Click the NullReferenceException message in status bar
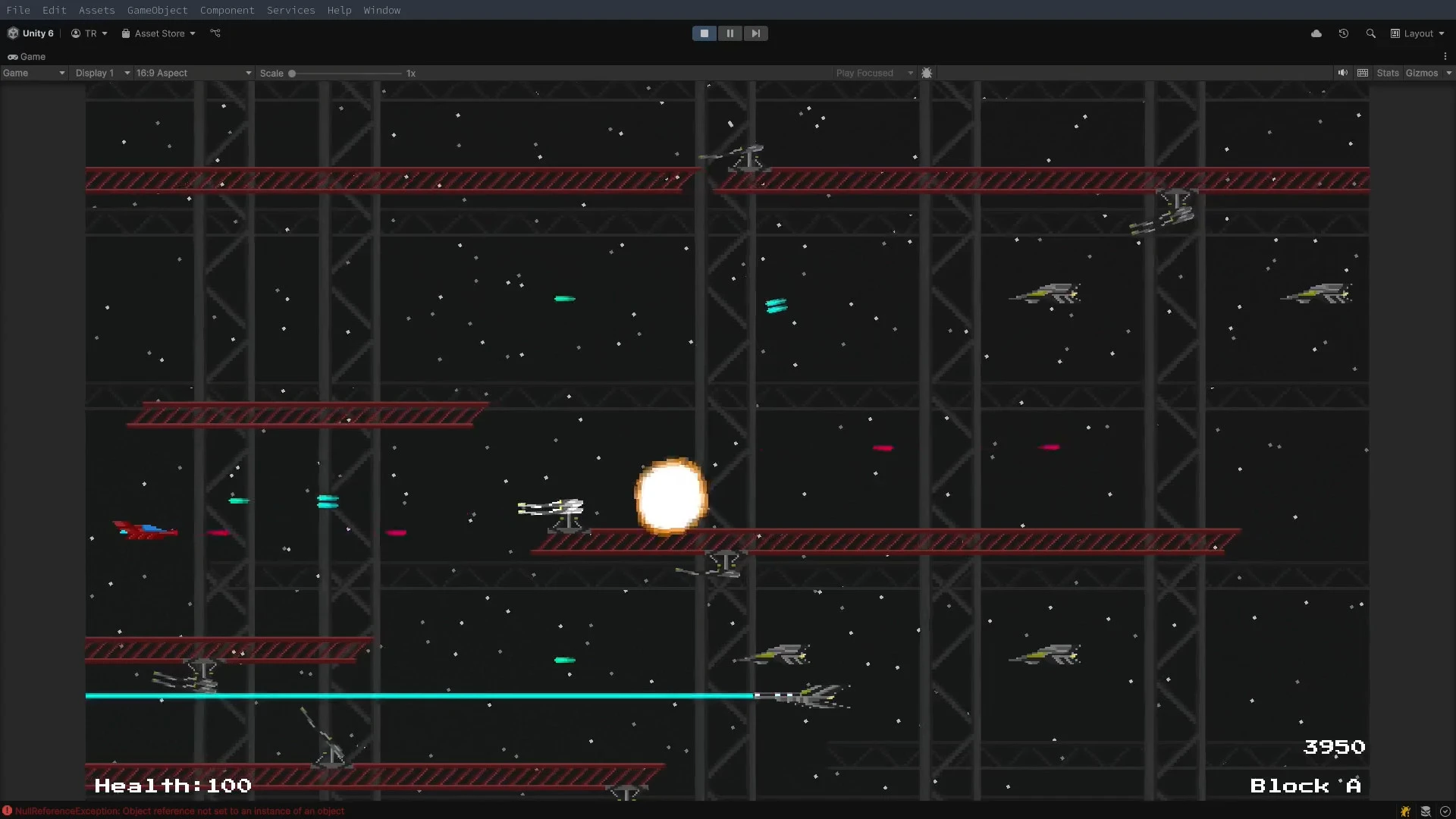 [x=182, y=811]
